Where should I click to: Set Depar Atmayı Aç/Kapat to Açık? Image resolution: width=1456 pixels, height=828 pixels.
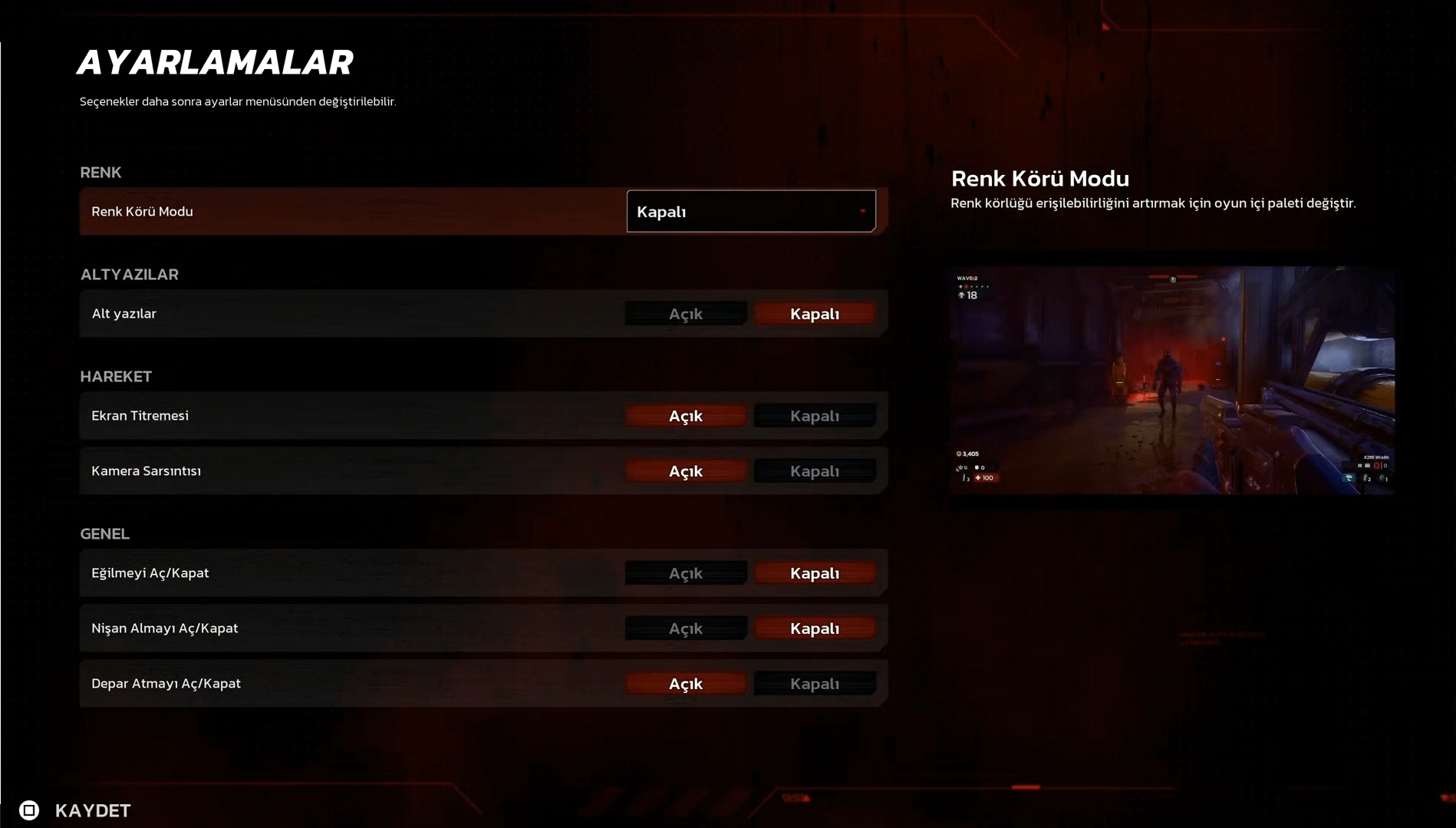[x=685, y=684]
